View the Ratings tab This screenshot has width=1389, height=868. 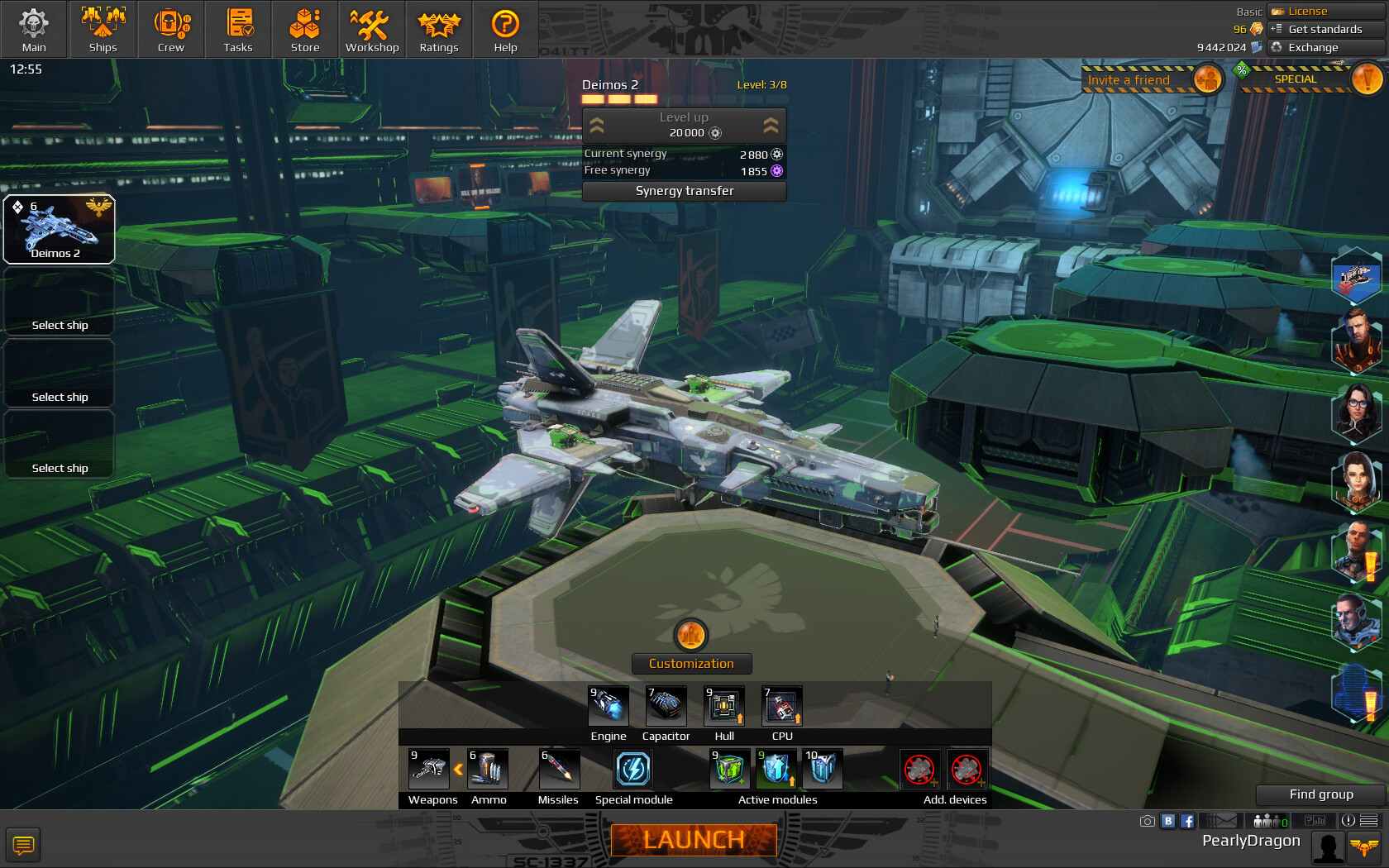pos(439,30)
